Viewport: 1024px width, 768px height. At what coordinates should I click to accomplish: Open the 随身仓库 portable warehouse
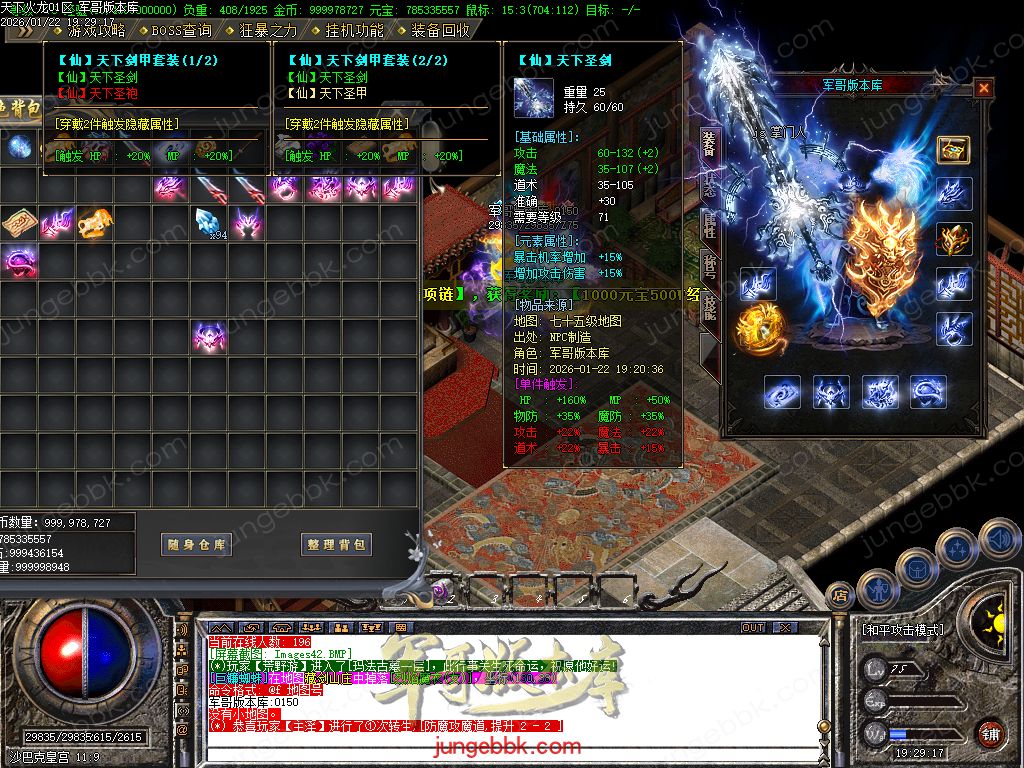click(196, 545)
